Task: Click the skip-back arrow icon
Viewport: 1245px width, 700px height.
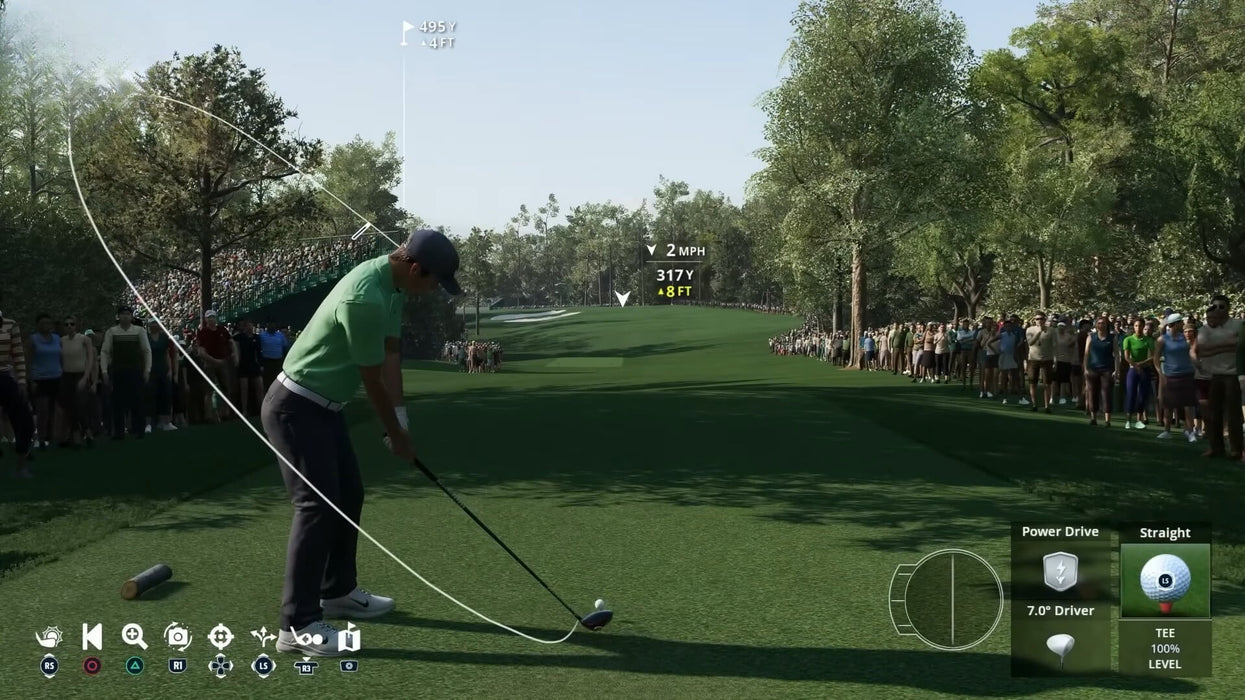Action: click(x=92, y=637)
